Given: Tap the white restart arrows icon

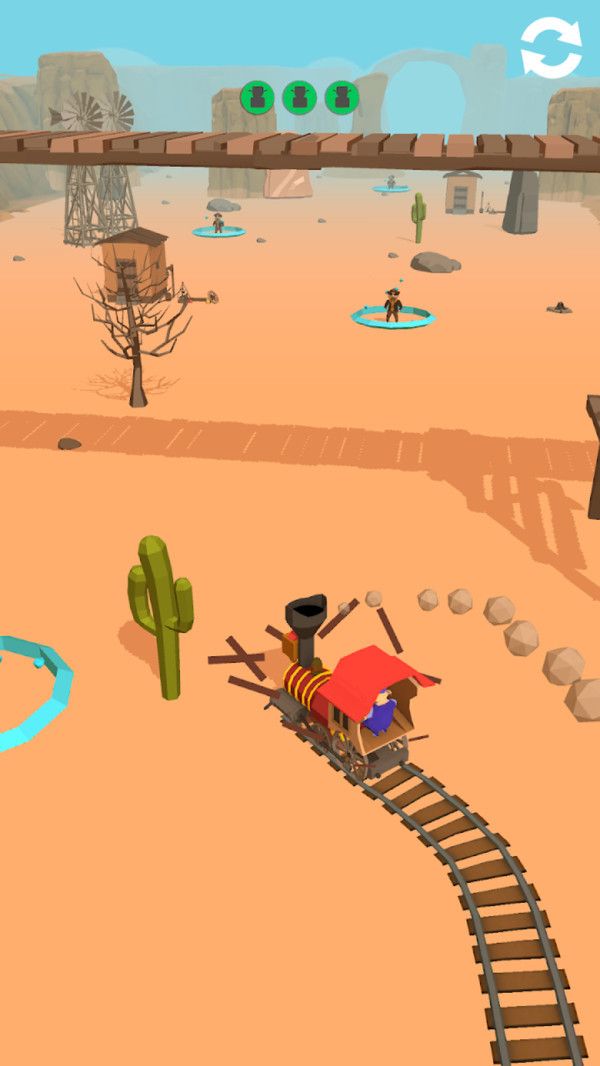Looking at the screenshot, I should [551, 47].
